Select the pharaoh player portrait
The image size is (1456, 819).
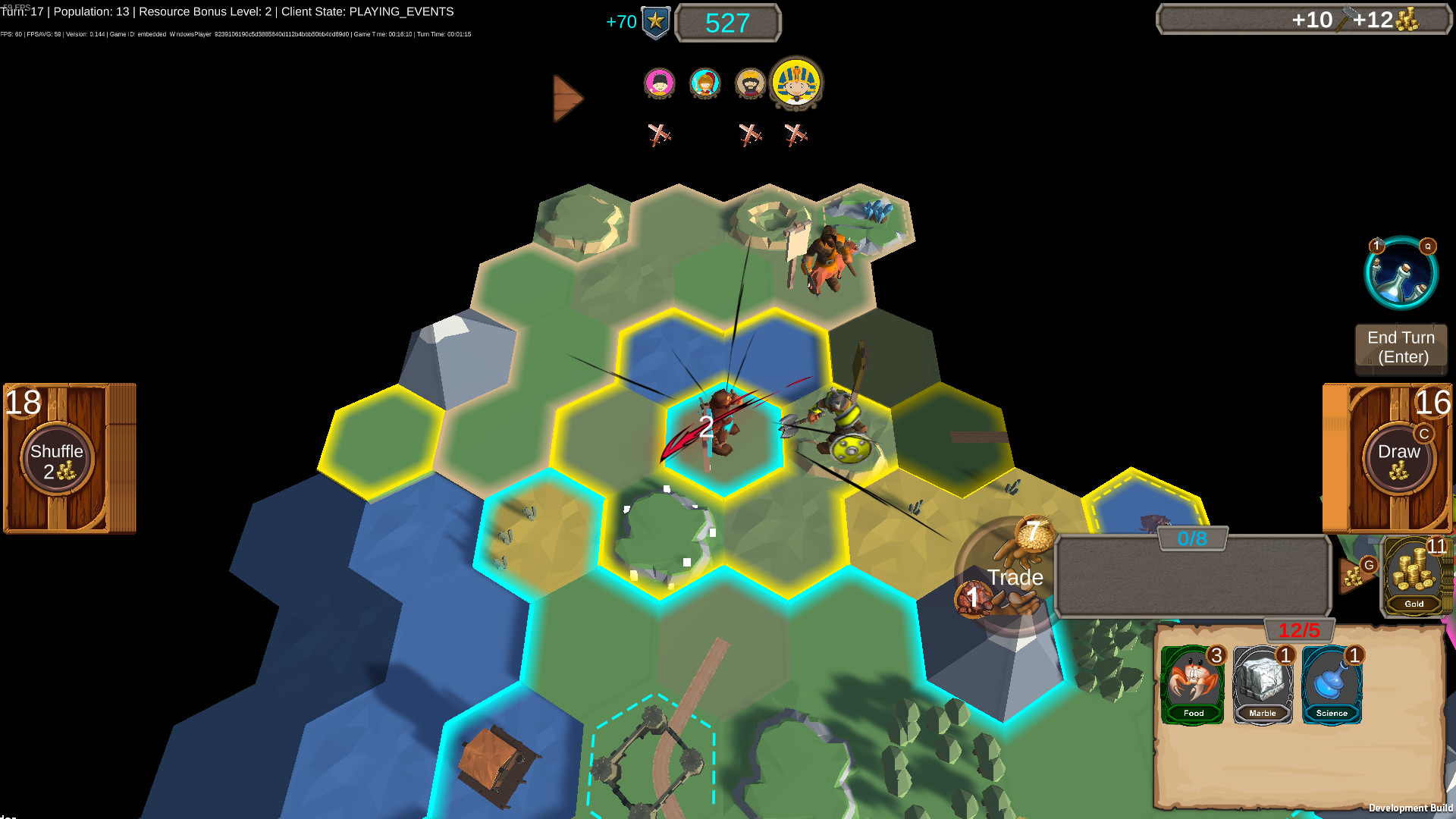click(x=795, y=84)
